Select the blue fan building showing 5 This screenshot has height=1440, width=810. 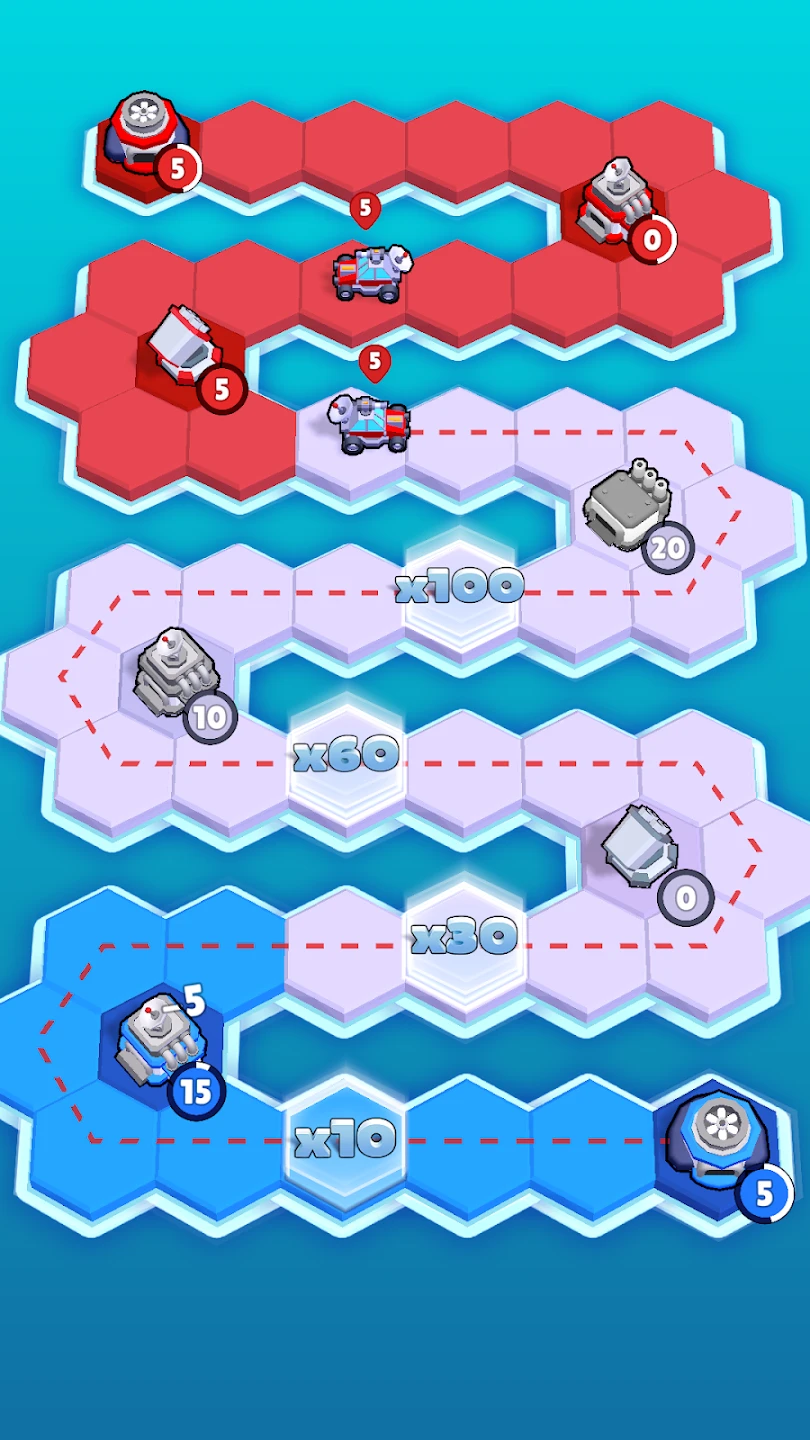pyautogui.click(x=720, y=1137)
